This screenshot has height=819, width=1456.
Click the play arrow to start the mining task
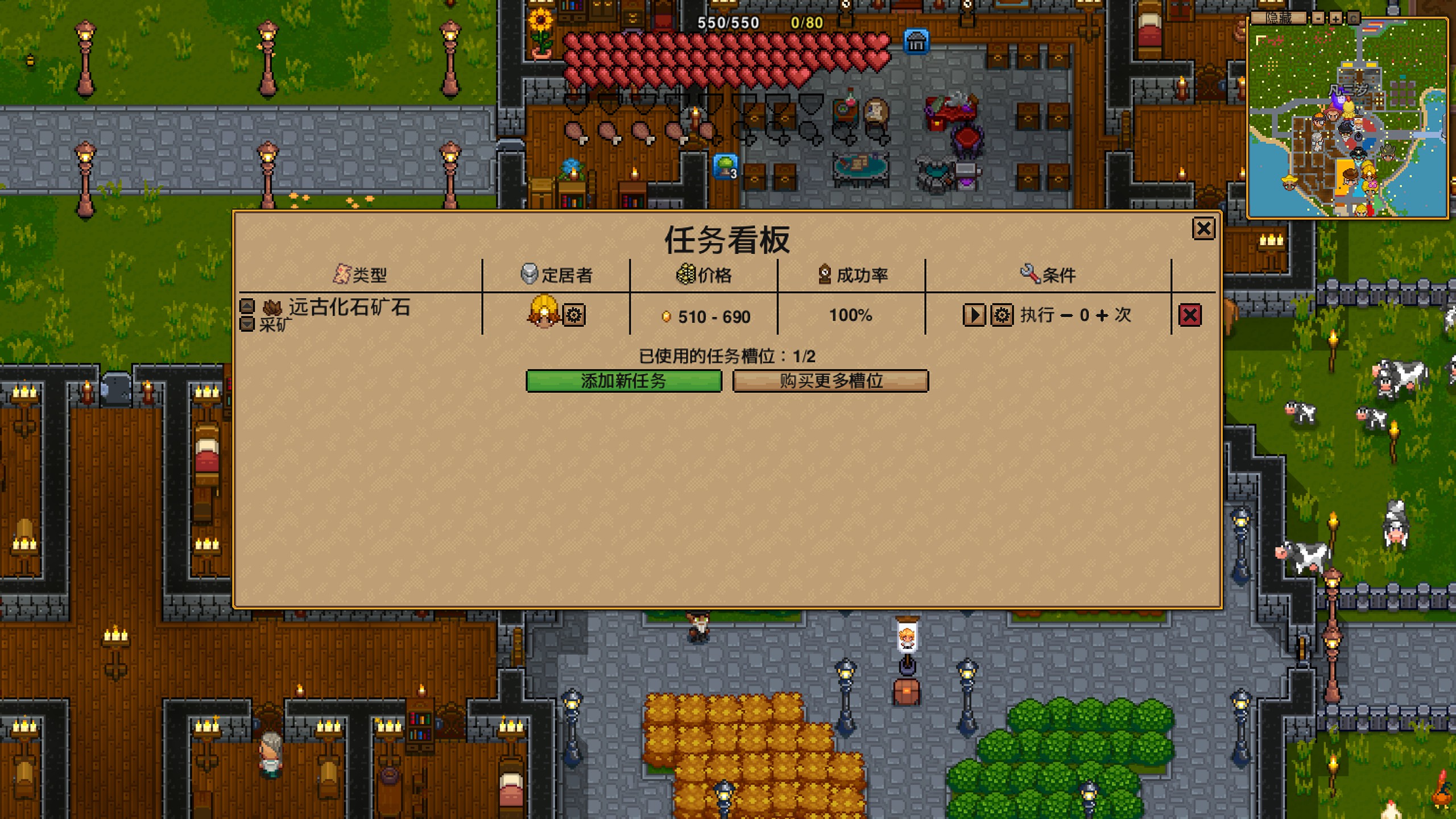pos(974,315)
